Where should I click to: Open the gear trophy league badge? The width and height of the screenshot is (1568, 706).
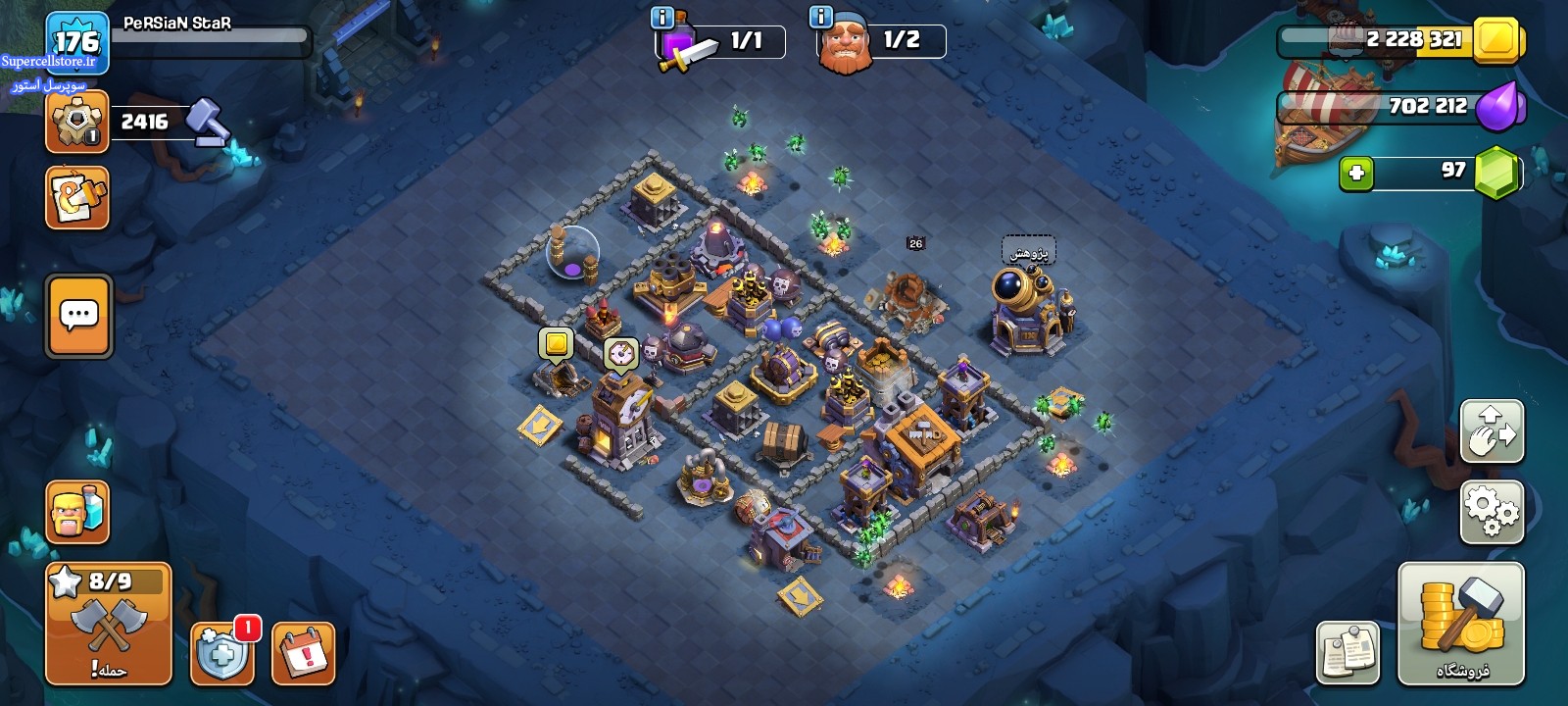click(x=76, y=122)
